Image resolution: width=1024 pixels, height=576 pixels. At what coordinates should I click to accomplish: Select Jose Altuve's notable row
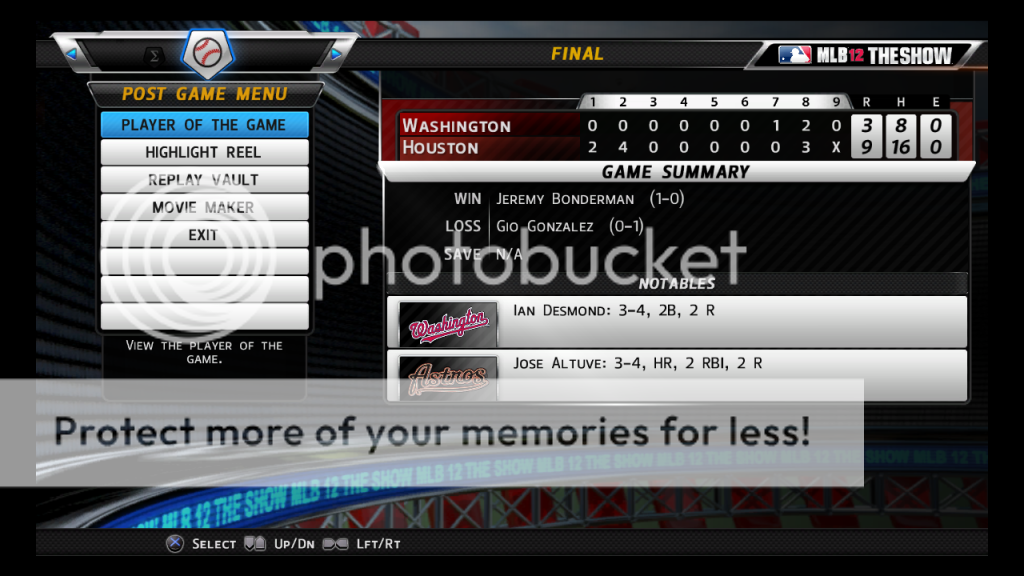677,365
